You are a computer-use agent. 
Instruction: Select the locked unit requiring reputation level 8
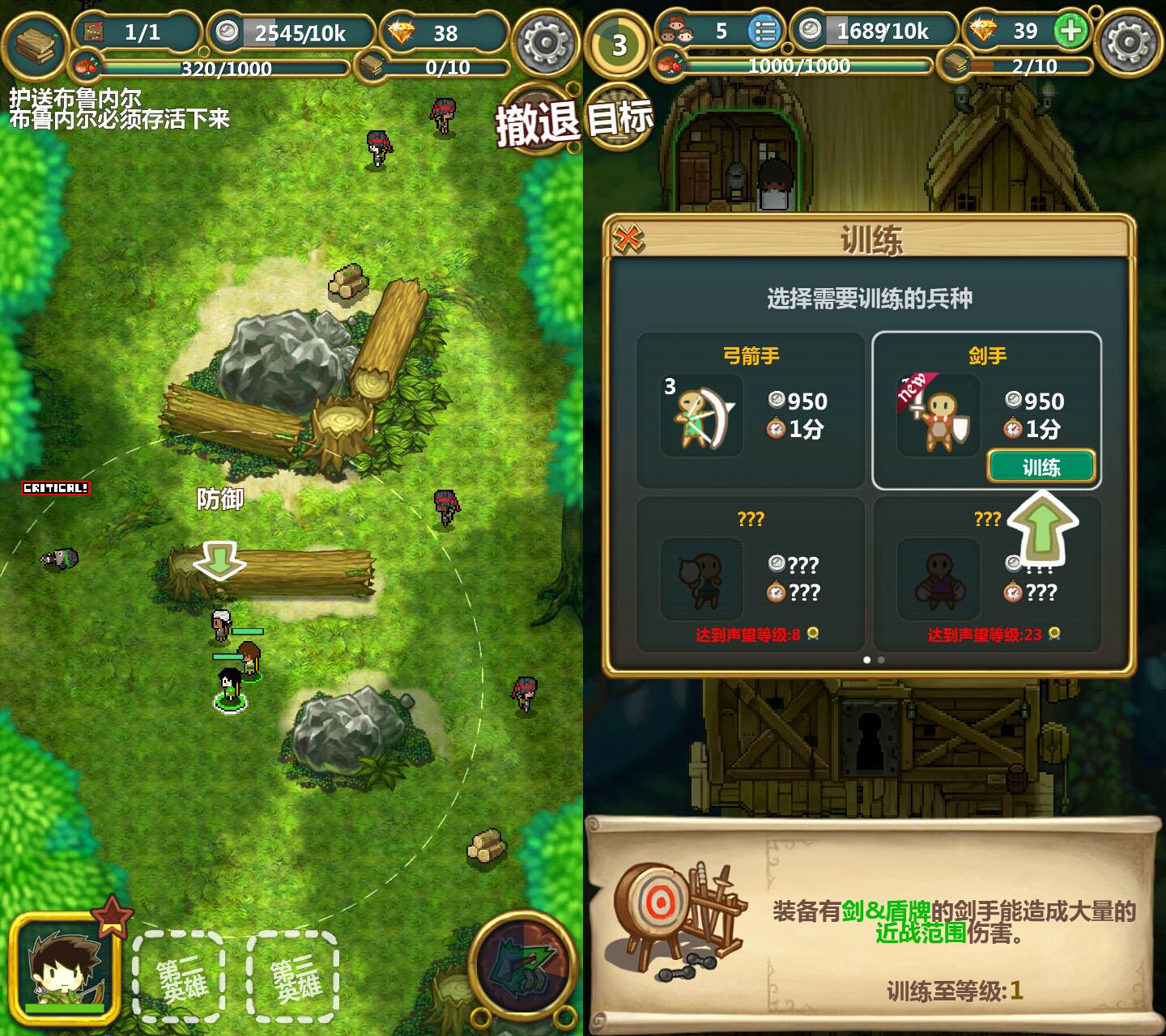(x=750, y=574)
